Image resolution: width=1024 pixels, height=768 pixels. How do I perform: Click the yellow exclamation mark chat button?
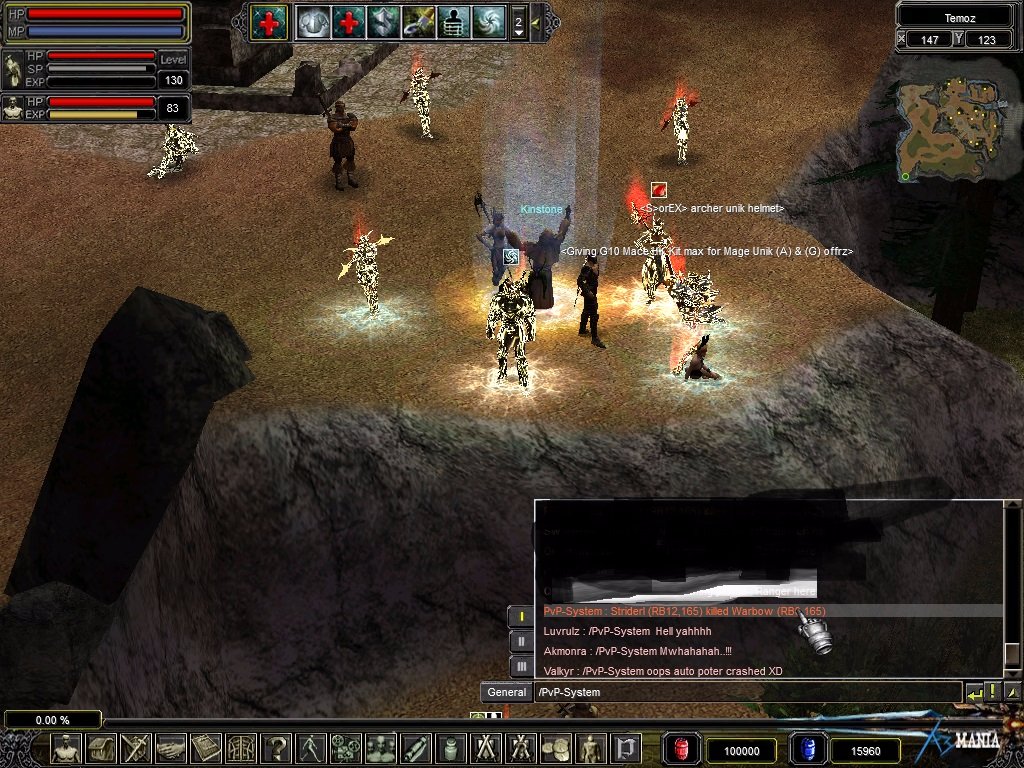[991, 692]
